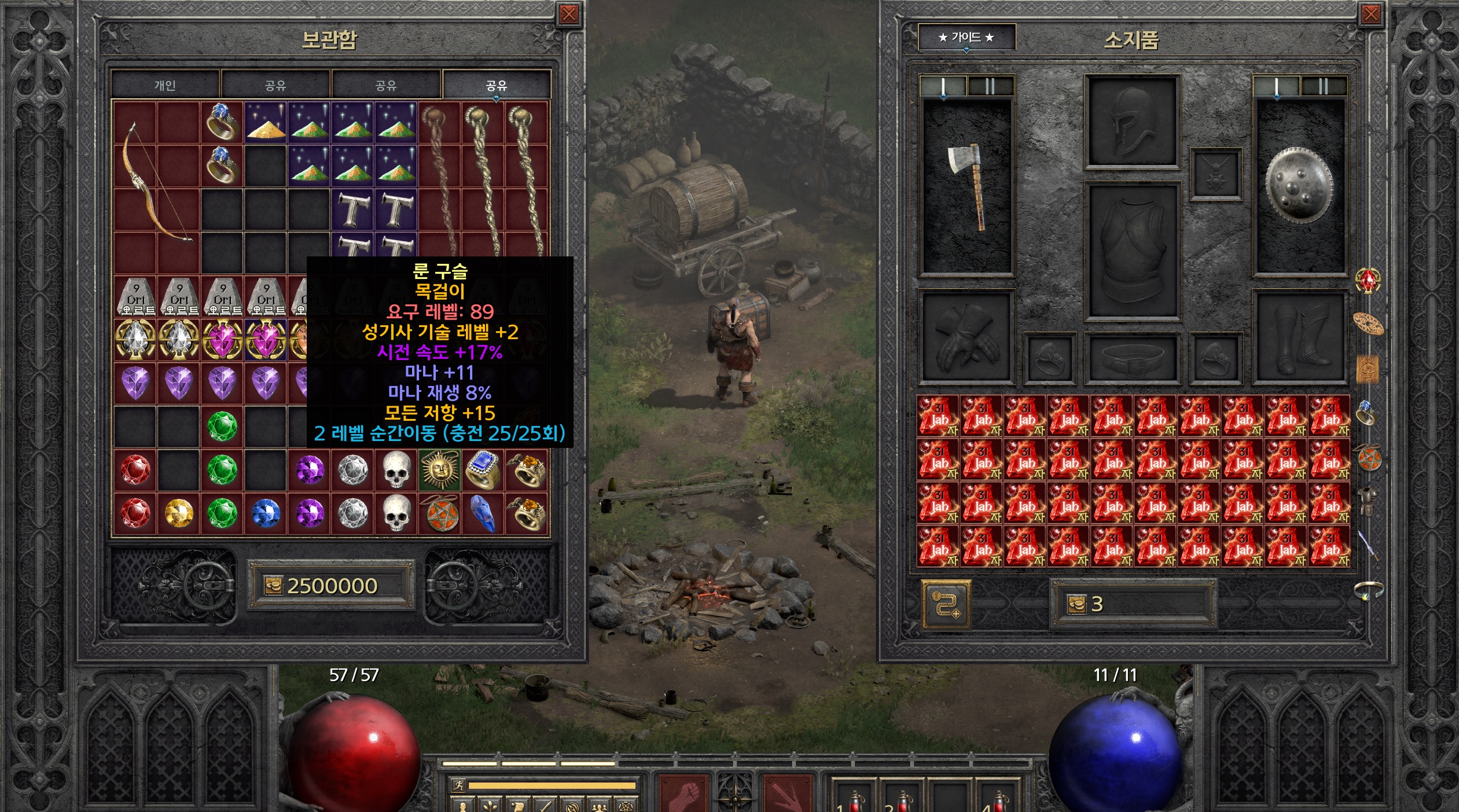Viewport: 1459px width, 812px height.
Task: Switch to the 개인 stash tab
Action: [165, 86]
